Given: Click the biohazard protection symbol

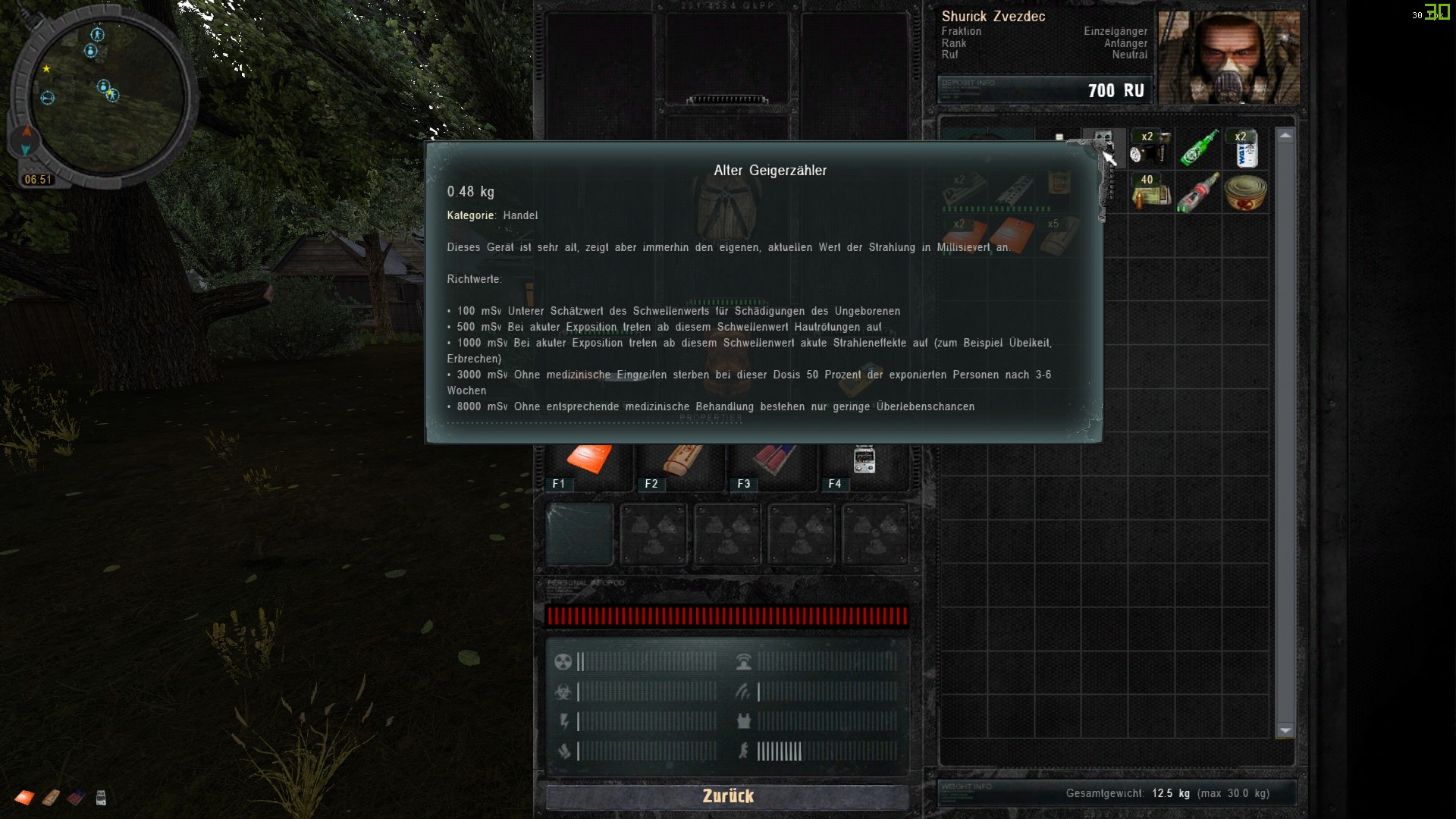Looking at the screenshot, I should point(563,692).
